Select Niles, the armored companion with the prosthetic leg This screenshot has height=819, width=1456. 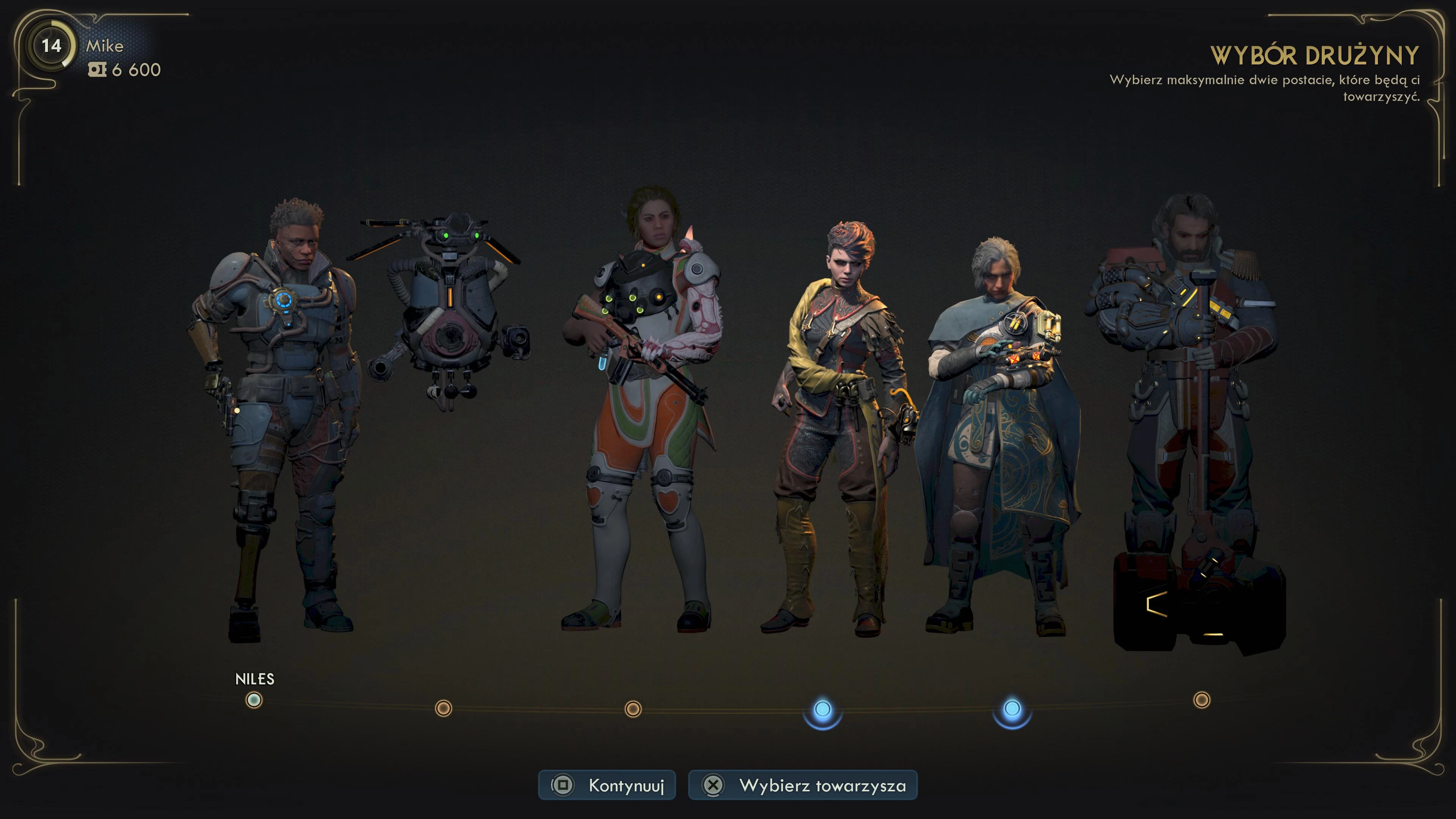coord(277,418)
